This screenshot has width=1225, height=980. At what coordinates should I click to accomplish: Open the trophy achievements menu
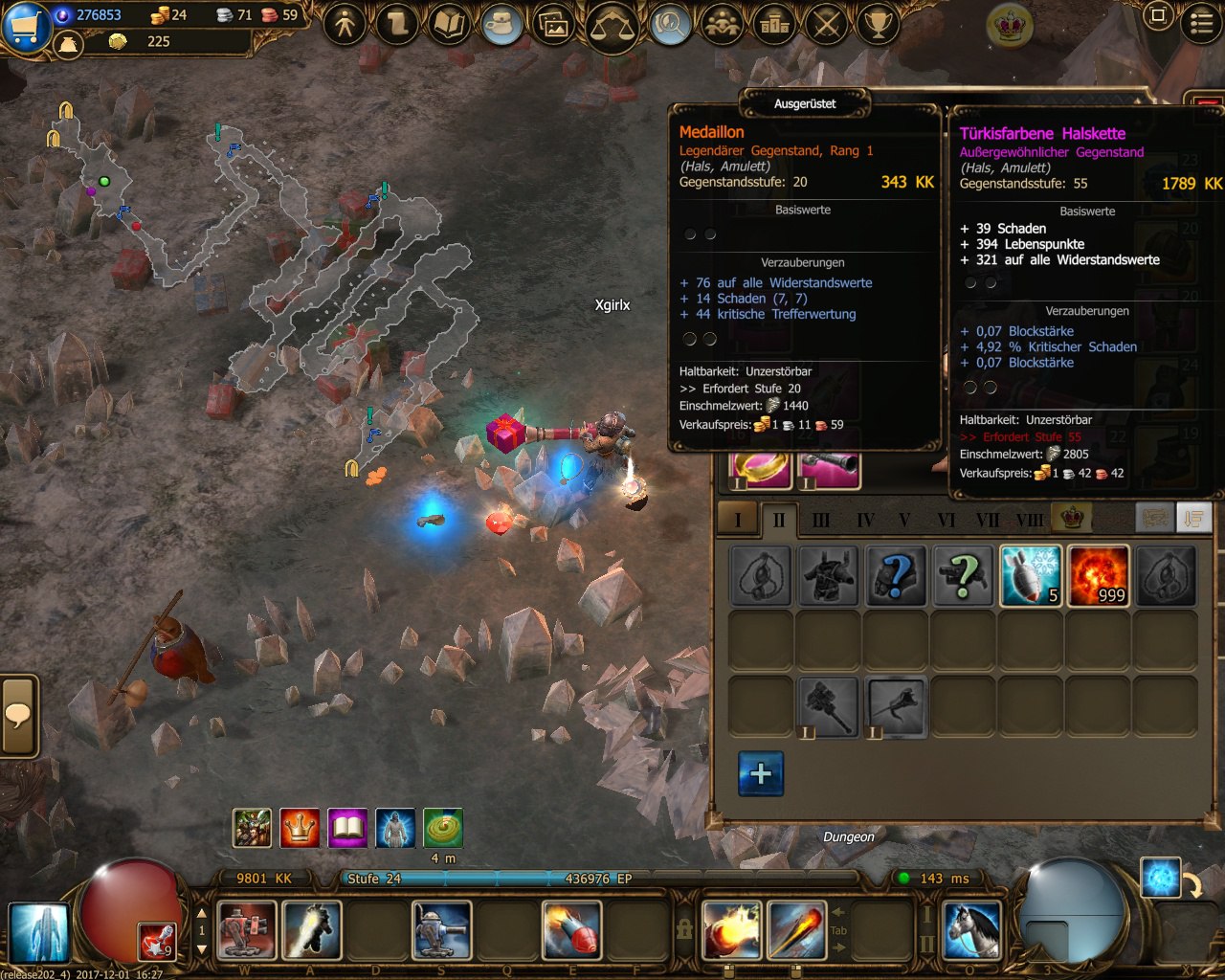coord(878,23)
